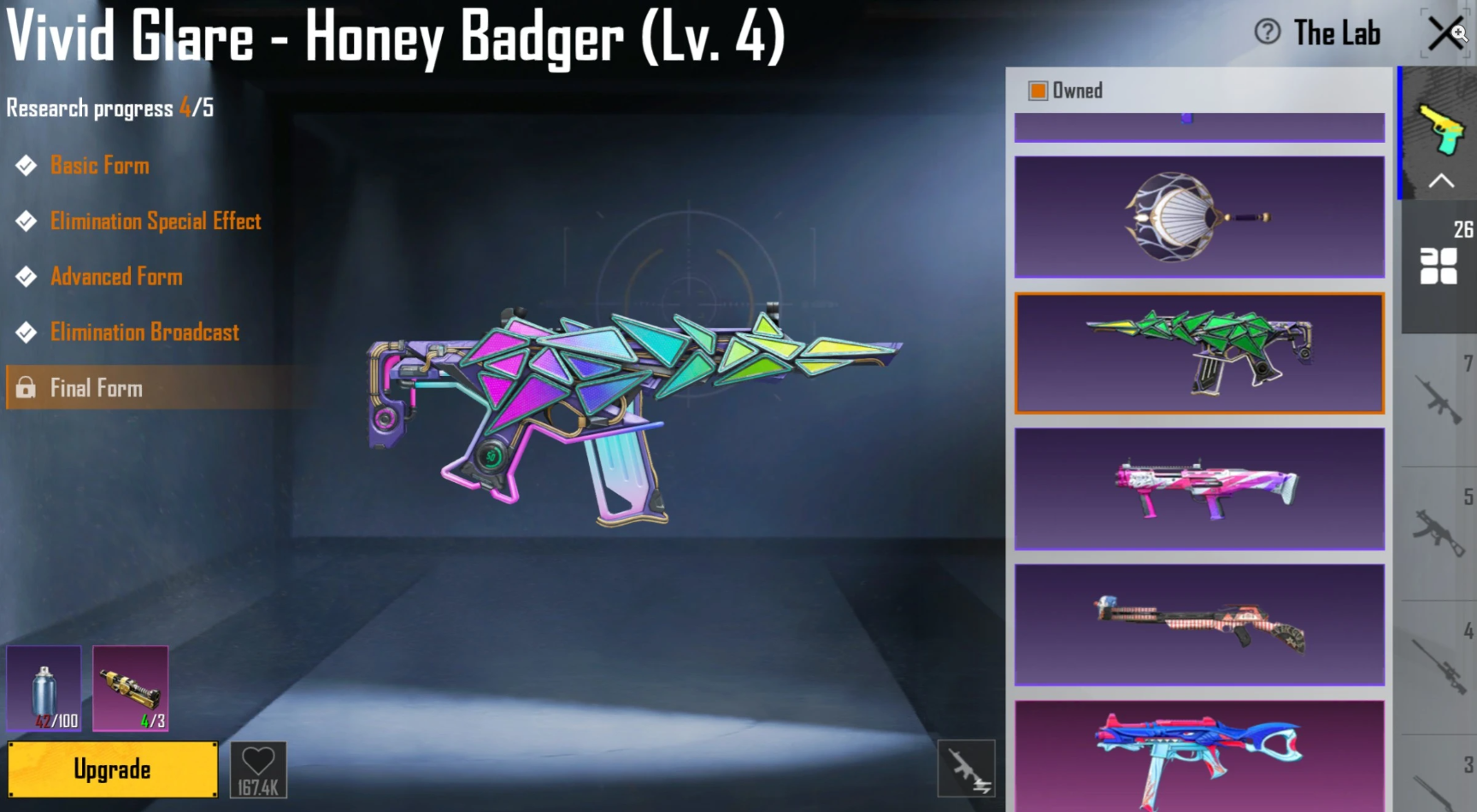
Task: Click the rifle skin icon near the crosshair
Action: click(967, 768)
